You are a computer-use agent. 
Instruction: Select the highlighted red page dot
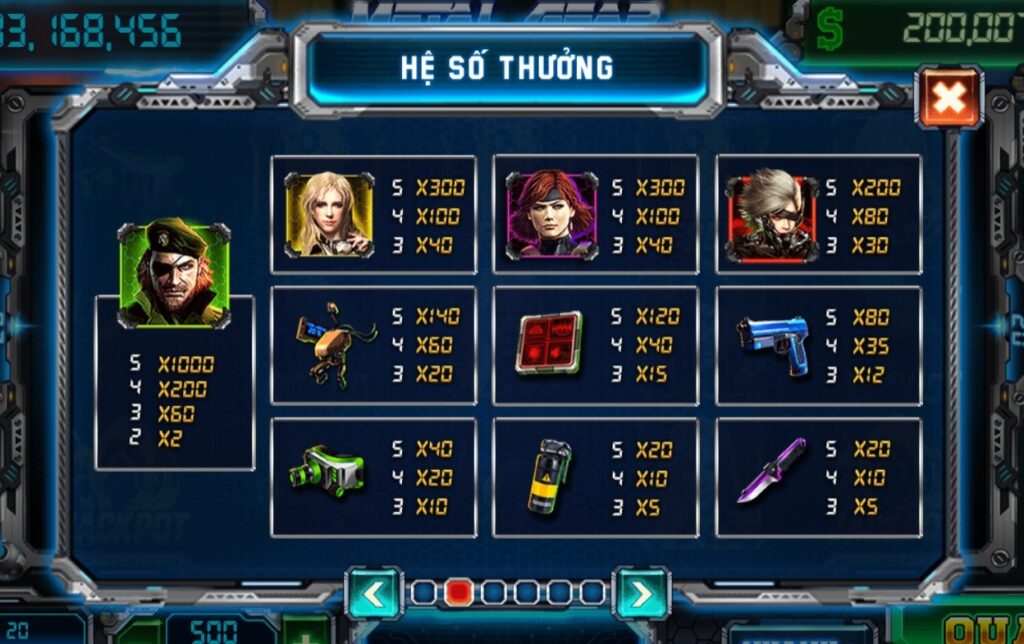point(458,593)
